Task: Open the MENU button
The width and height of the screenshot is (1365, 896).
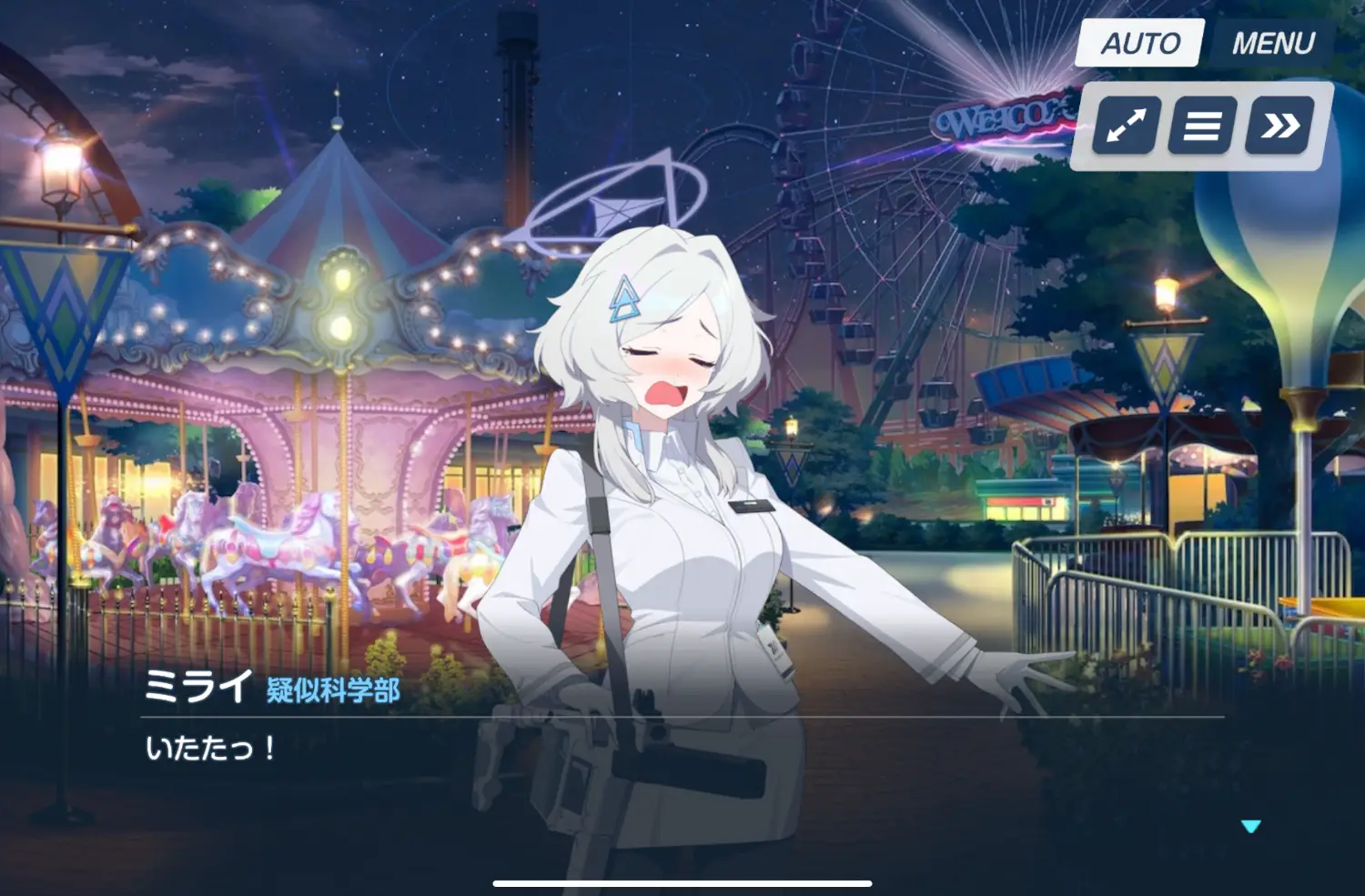Action: pos(1272,43)
